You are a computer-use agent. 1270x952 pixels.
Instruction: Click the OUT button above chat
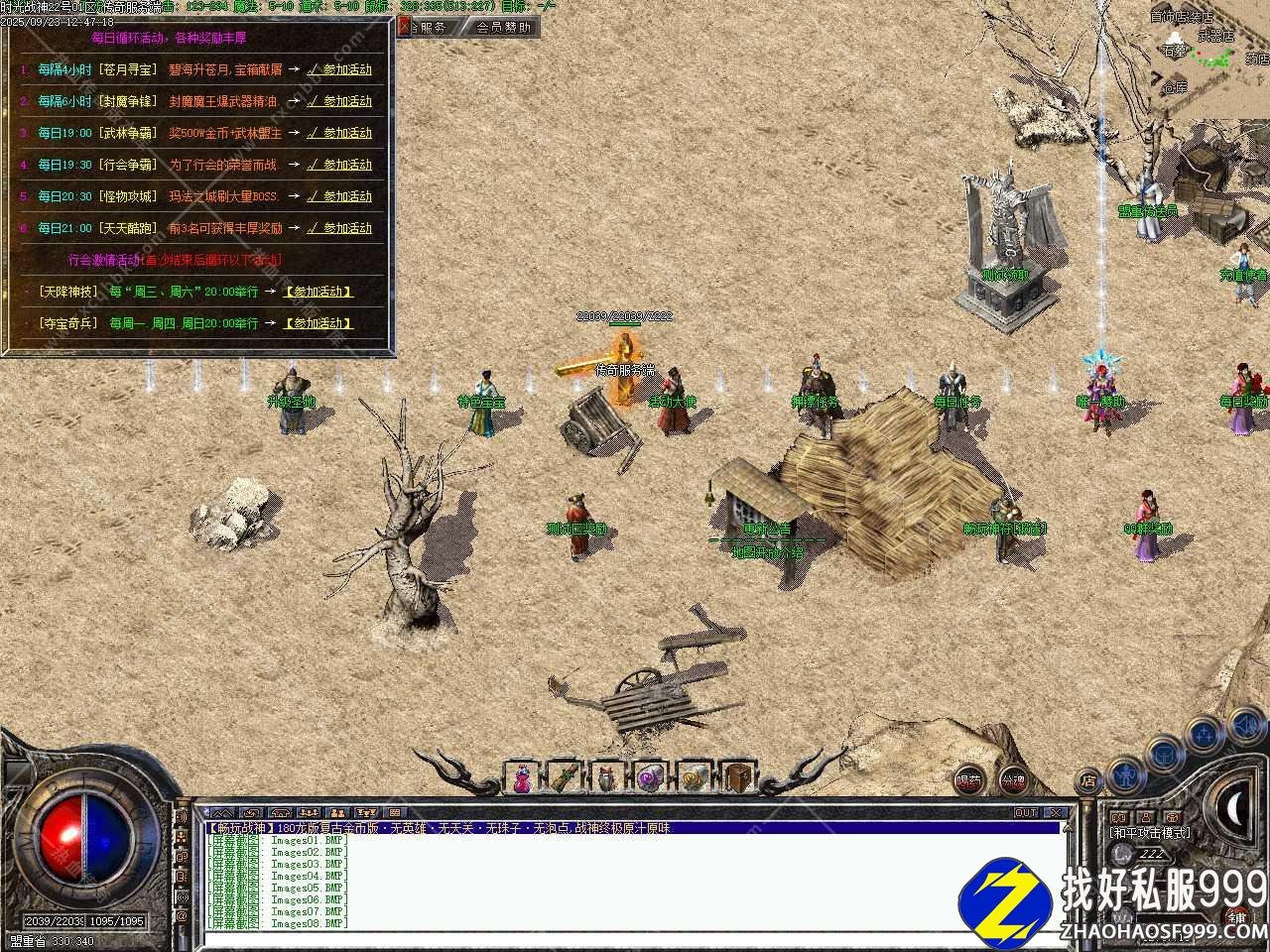click(1026, 813)
